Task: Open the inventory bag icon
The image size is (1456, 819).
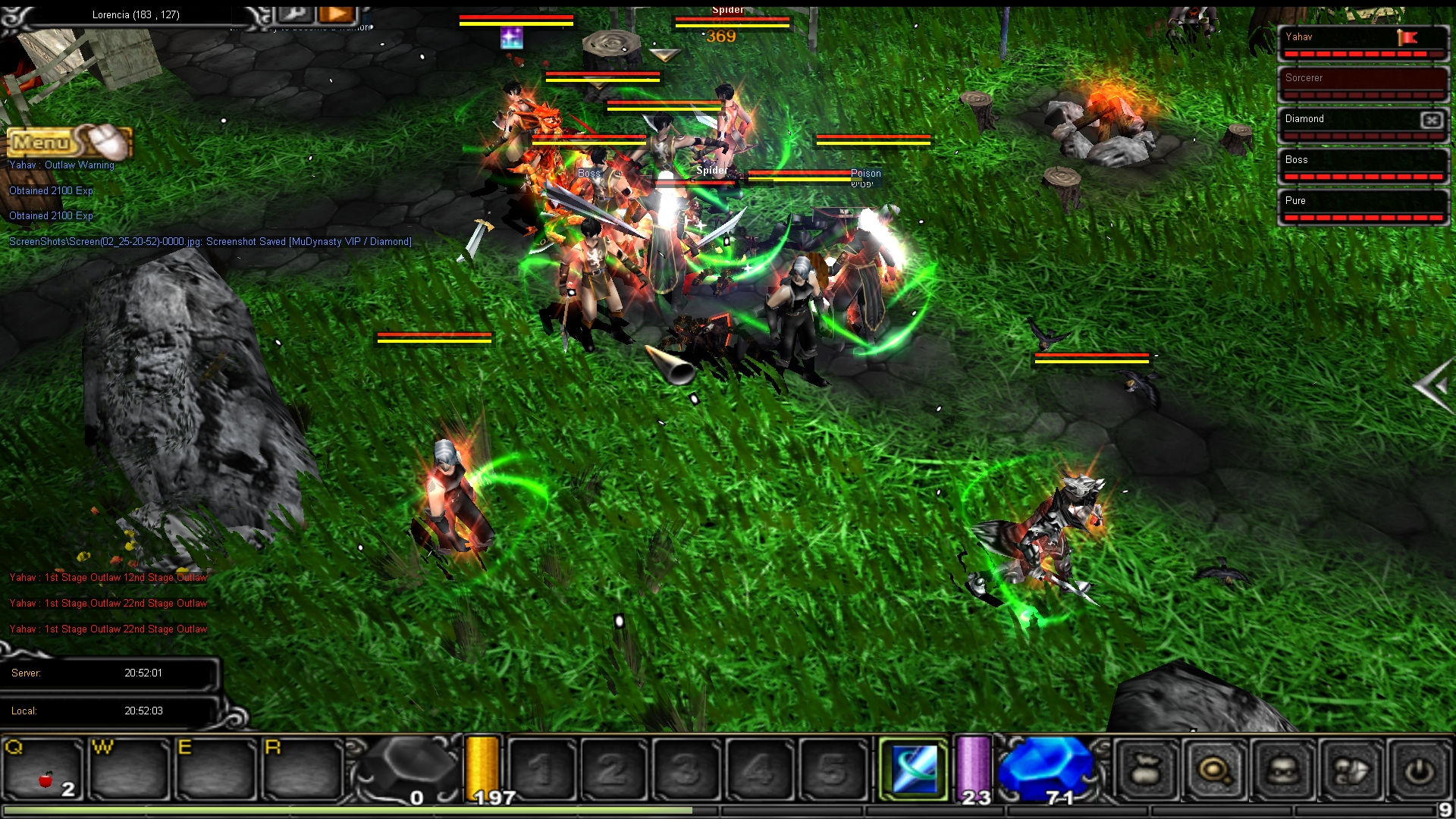Action: (1146, 771)
